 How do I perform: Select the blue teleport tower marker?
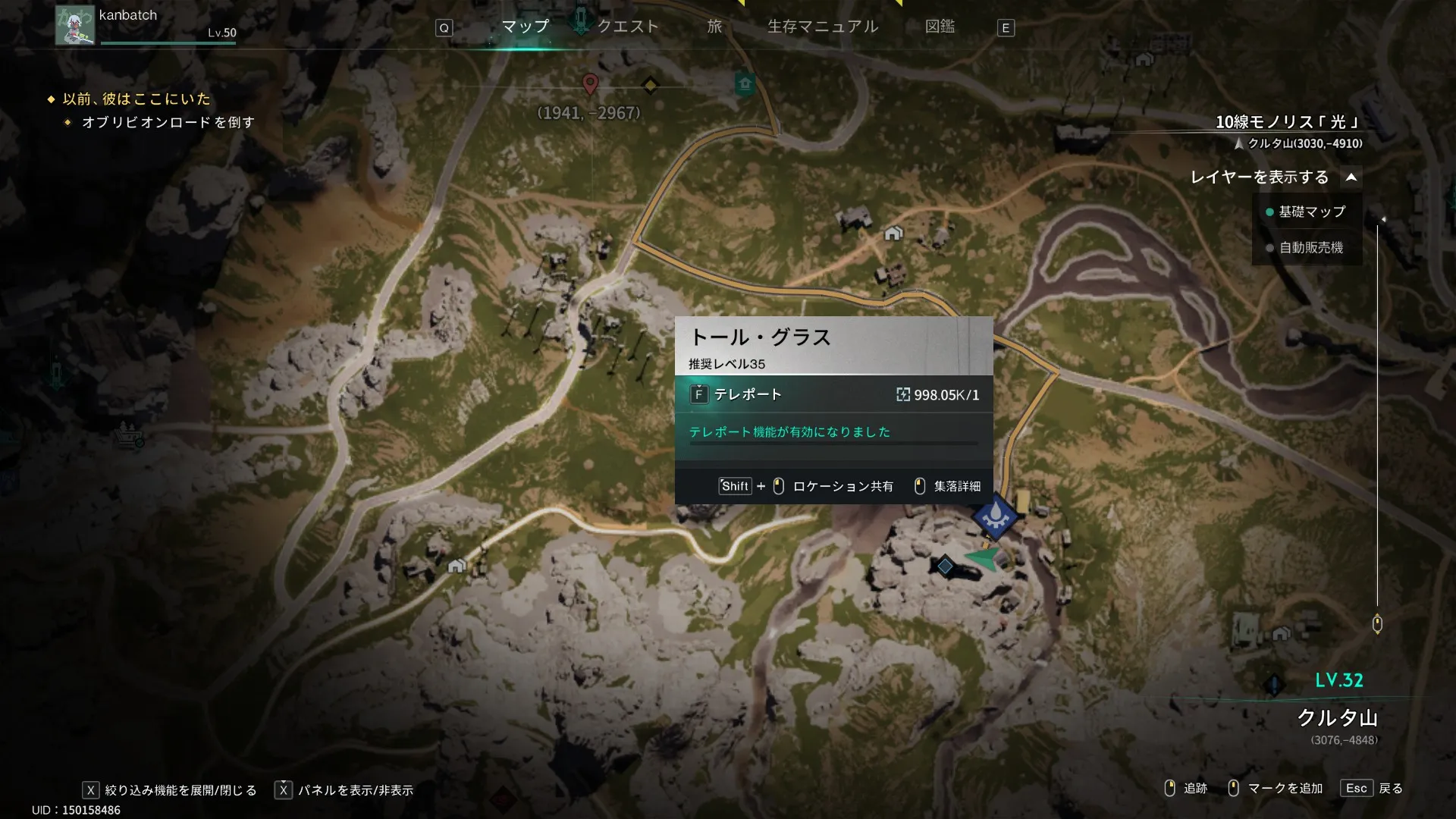tap(995, 516)
